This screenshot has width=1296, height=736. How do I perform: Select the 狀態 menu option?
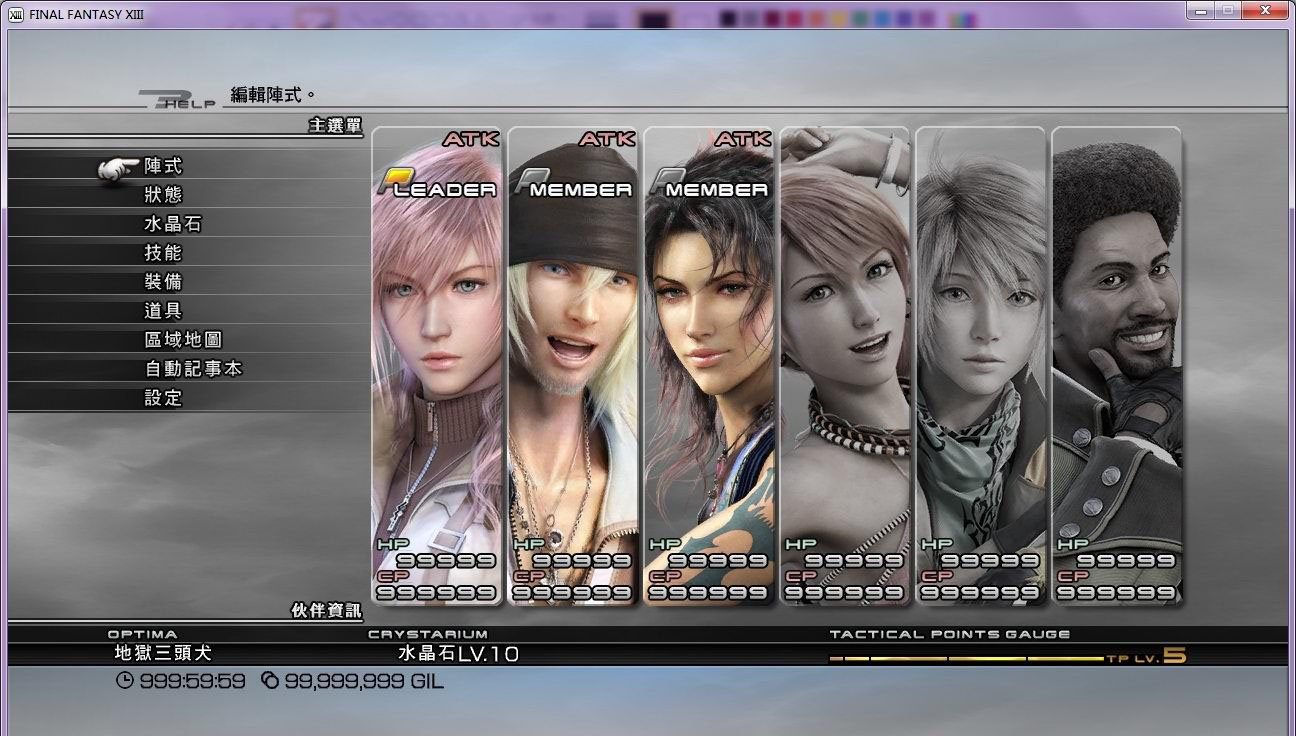(163, 195)
